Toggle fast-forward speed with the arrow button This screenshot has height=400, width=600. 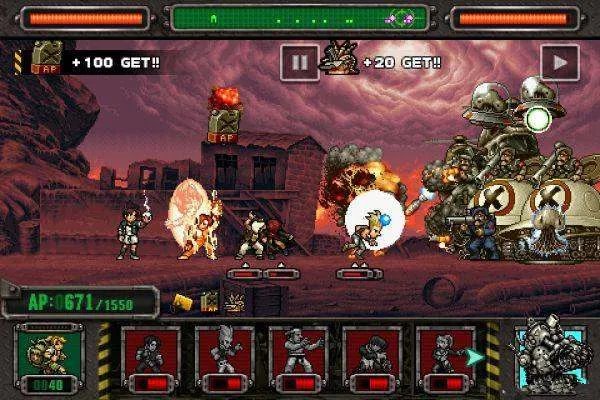pos(555,62)
